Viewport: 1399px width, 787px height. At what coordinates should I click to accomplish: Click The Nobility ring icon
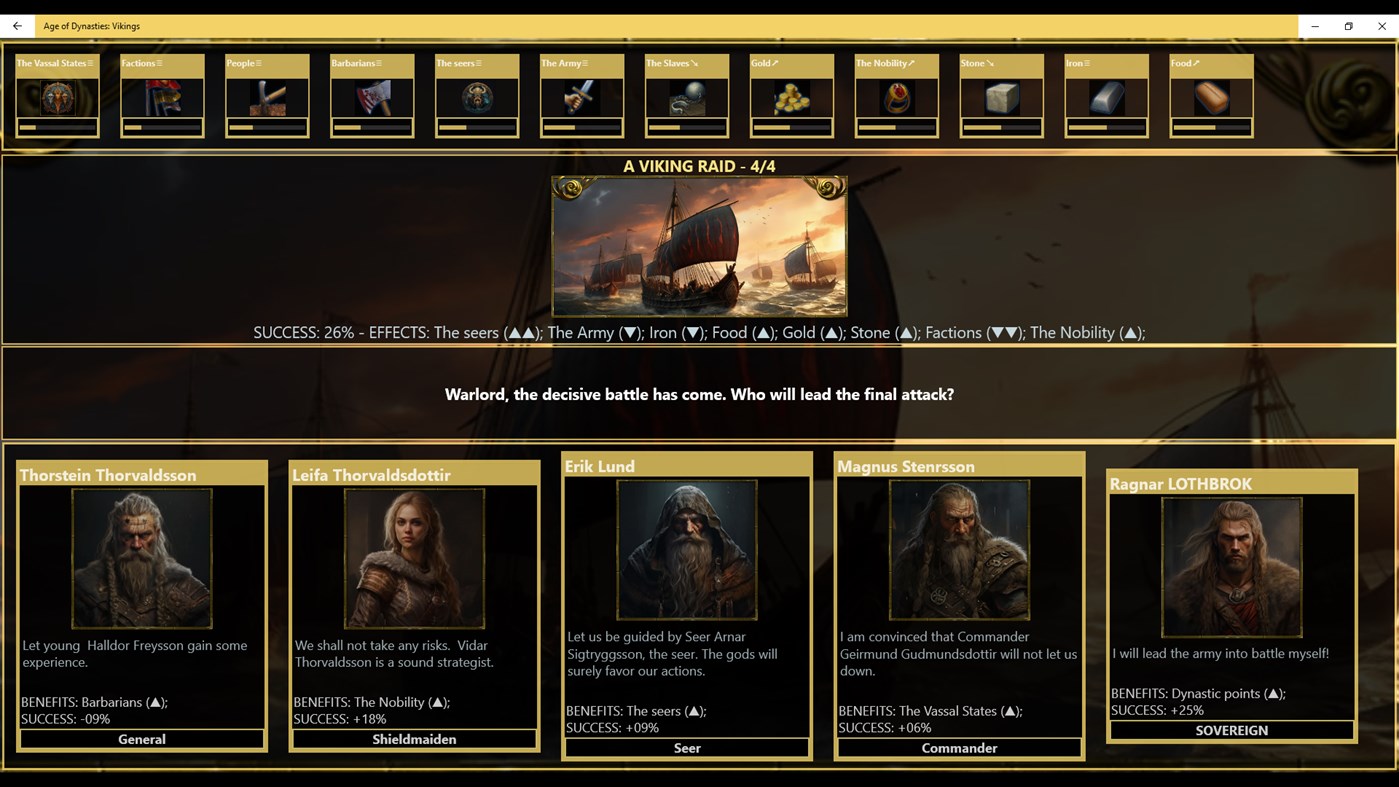tap(895, 96)
